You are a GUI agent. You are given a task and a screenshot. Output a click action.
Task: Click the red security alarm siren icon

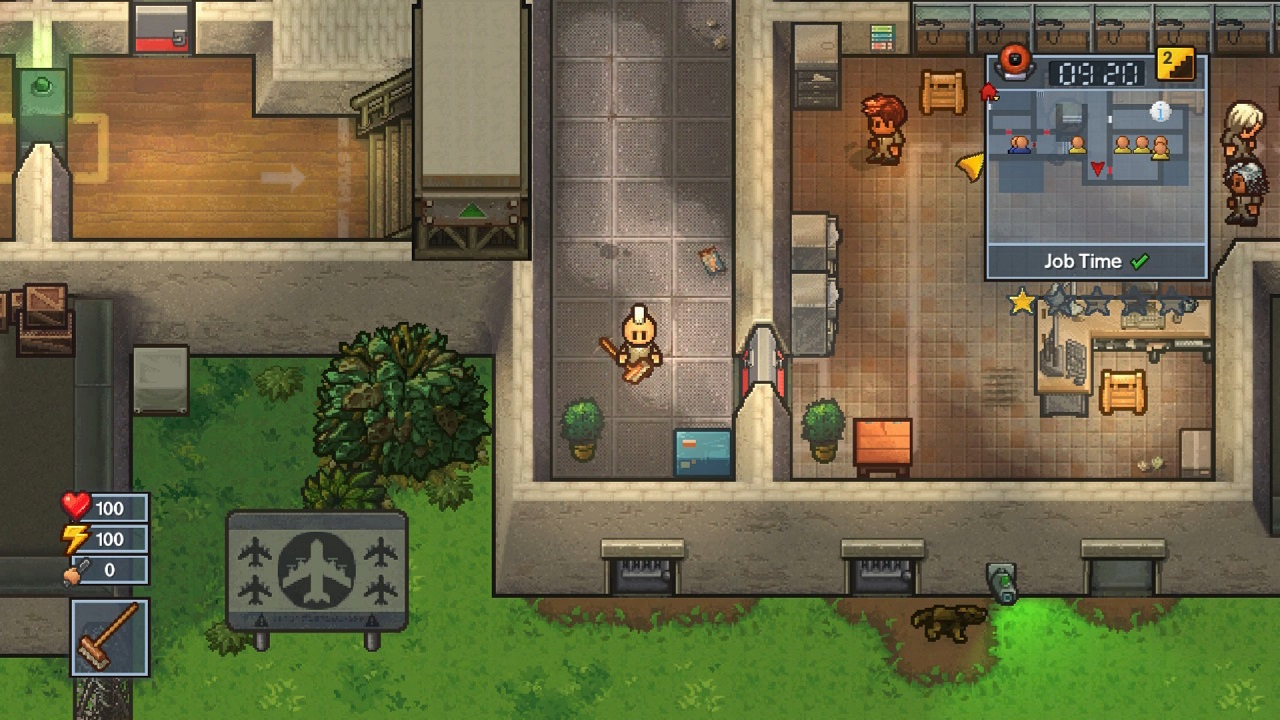(x=1017, y=63)
